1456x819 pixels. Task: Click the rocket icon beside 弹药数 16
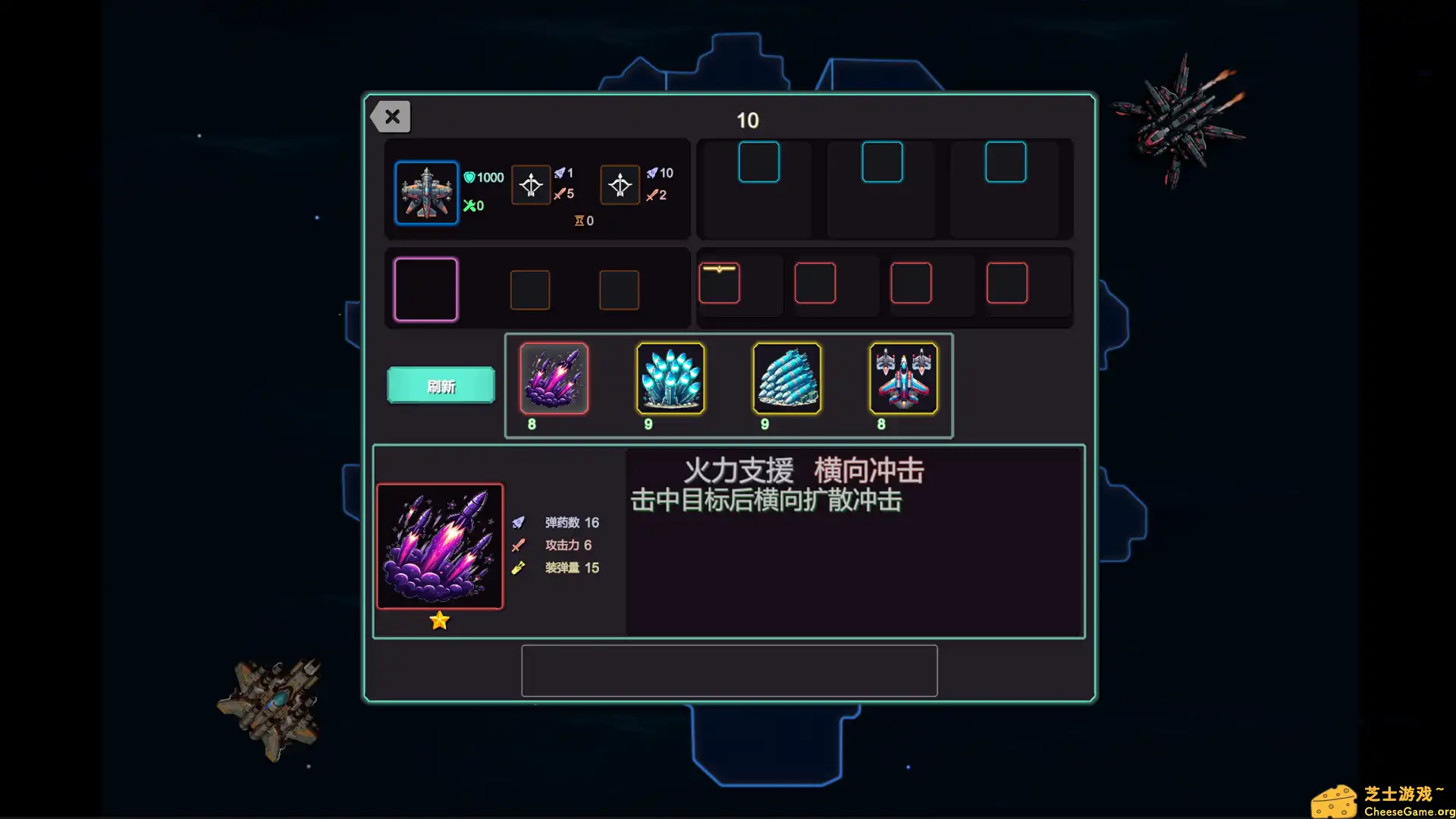[519, 521]
